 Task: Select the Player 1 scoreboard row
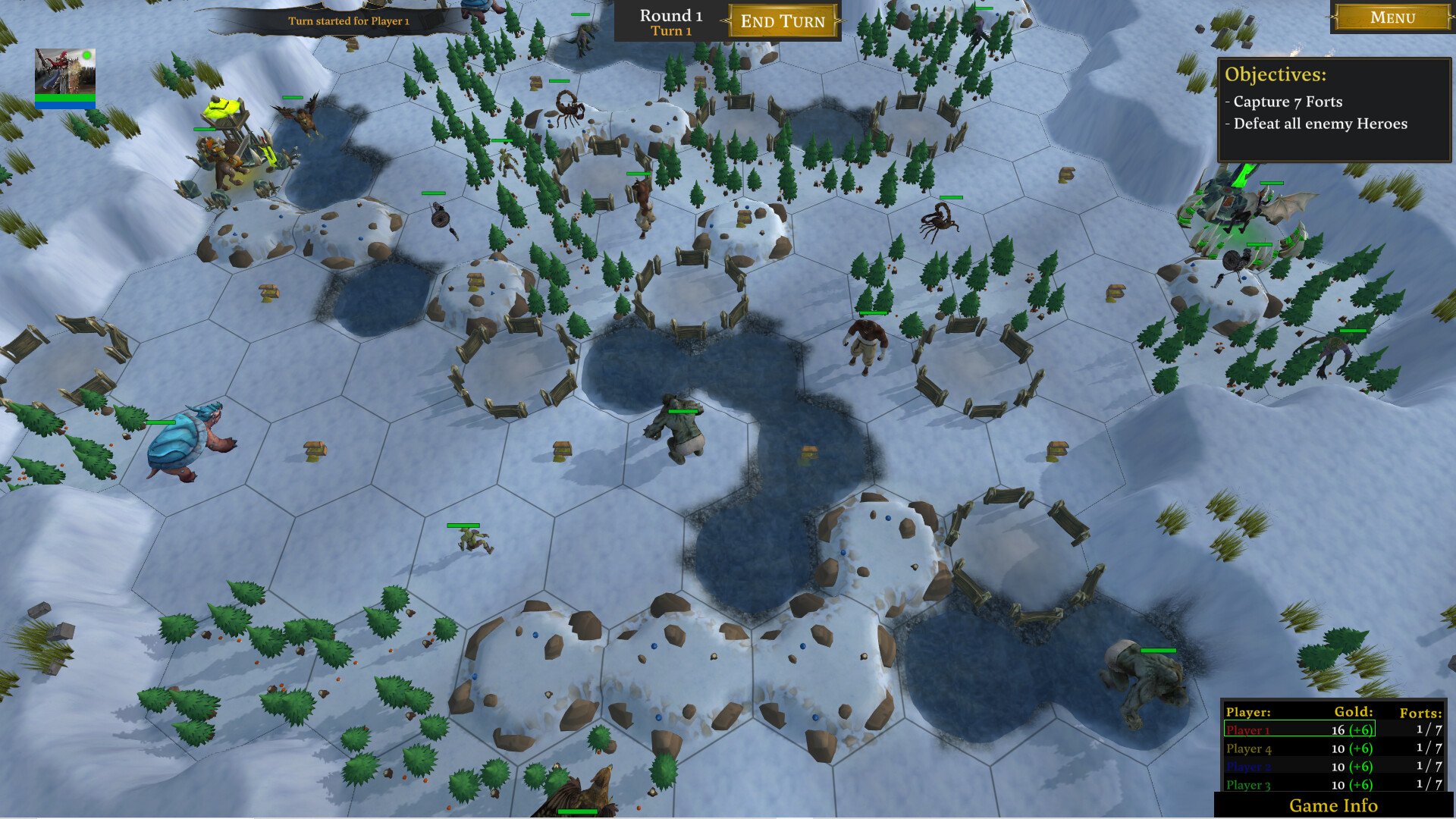(1299, 730)
